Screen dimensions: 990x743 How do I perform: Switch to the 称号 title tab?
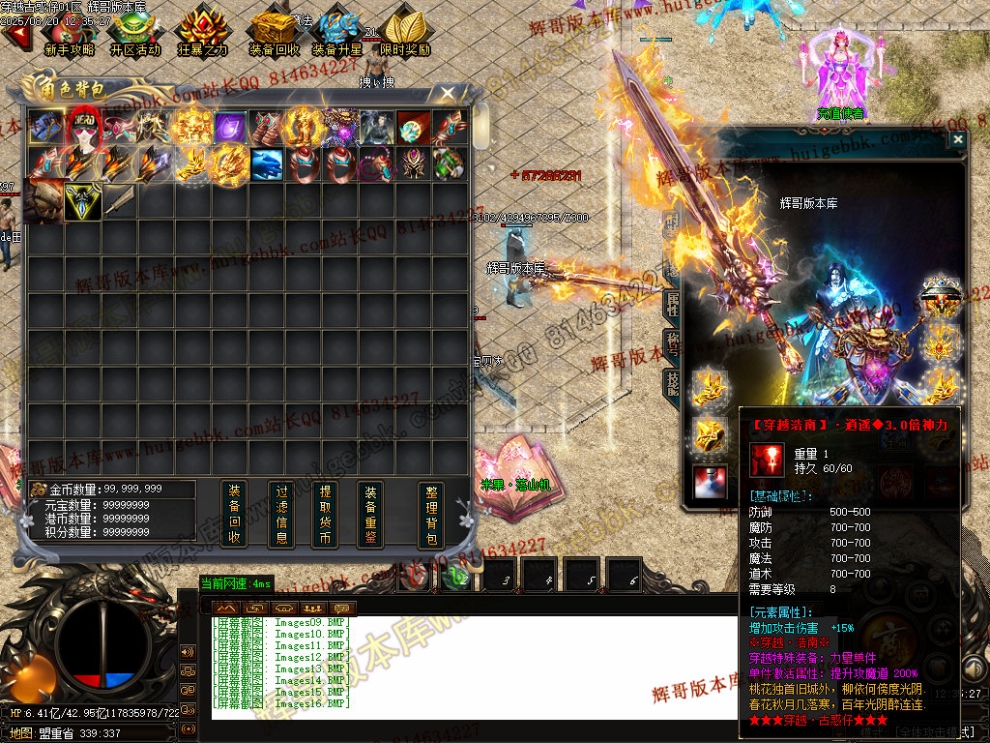673,344
